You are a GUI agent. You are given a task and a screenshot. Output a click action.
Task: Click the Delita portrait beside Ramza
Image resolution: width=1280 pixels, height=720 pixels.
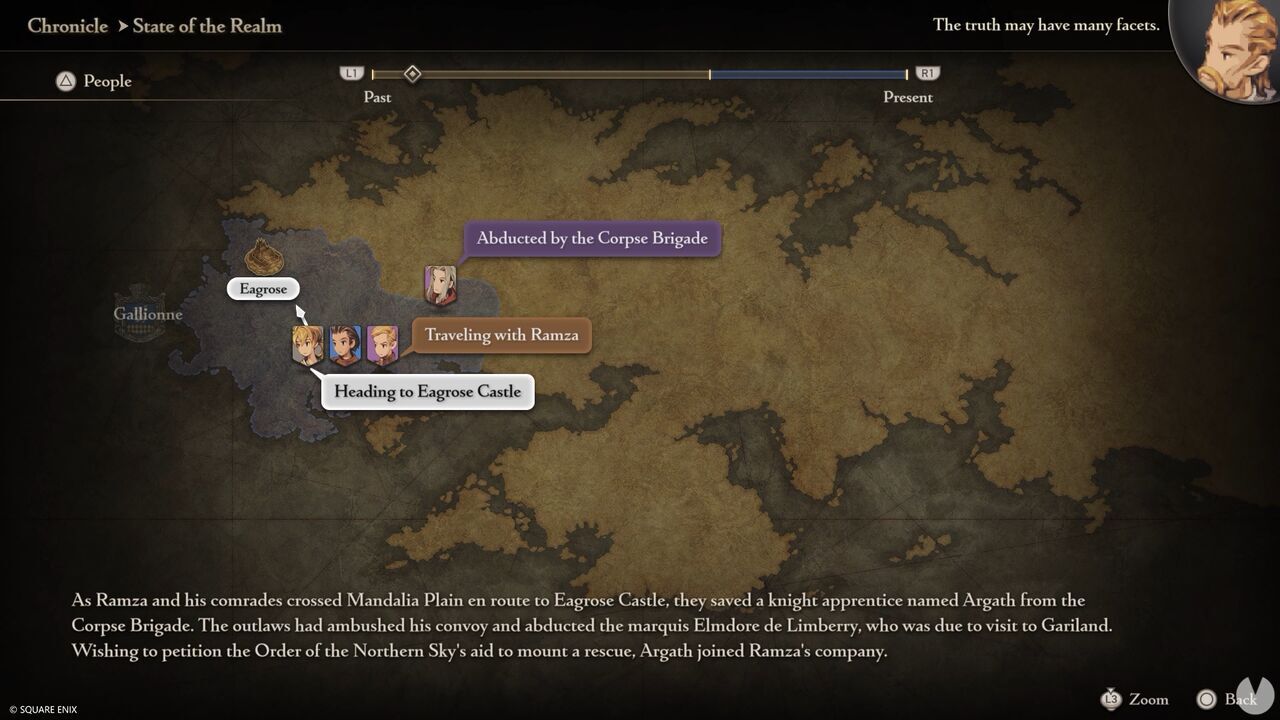pos(343,344)
